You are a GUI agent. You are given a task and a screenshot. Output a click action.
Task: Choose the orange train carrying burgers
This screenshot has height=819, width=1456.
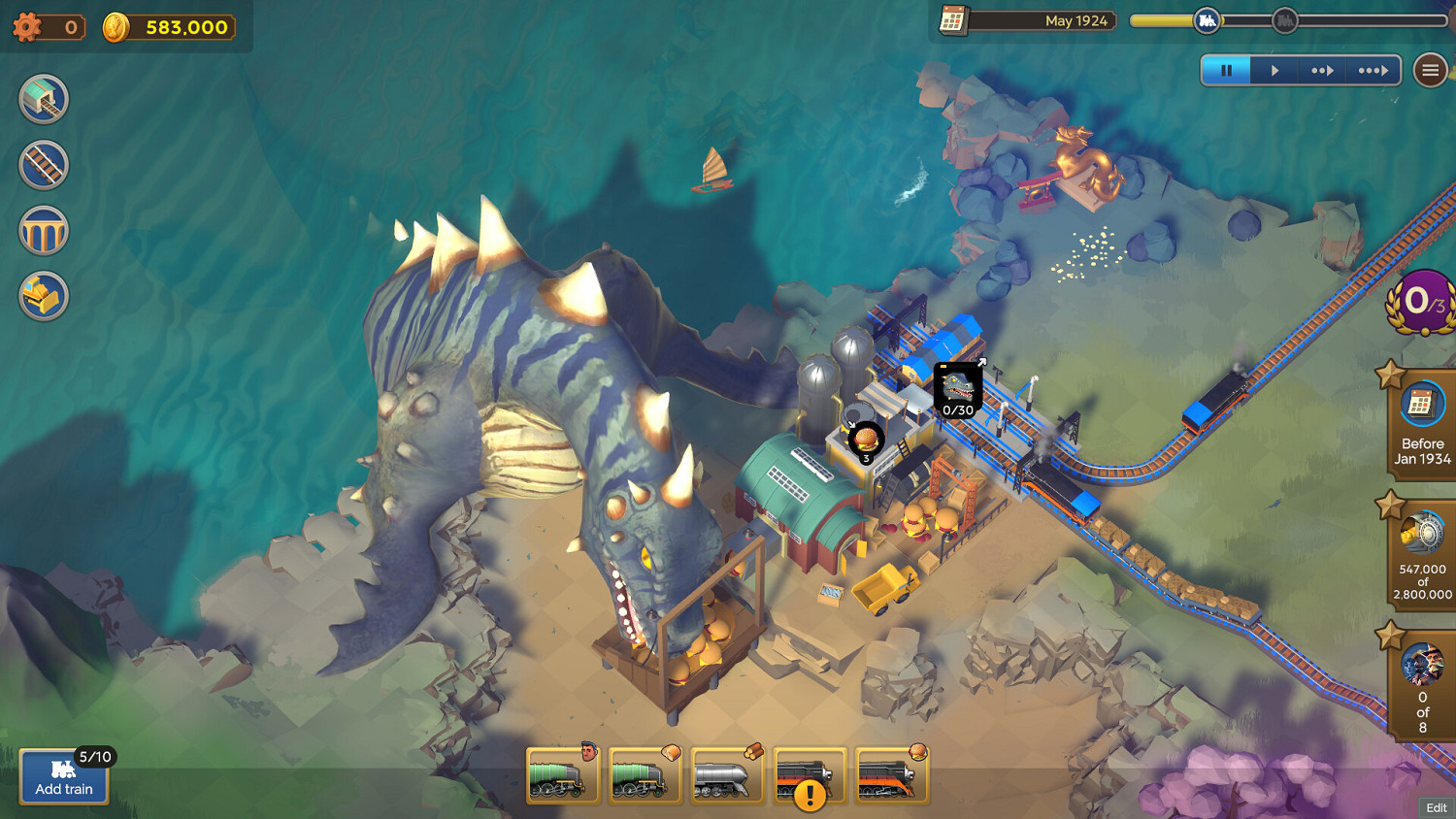[891, 776]
